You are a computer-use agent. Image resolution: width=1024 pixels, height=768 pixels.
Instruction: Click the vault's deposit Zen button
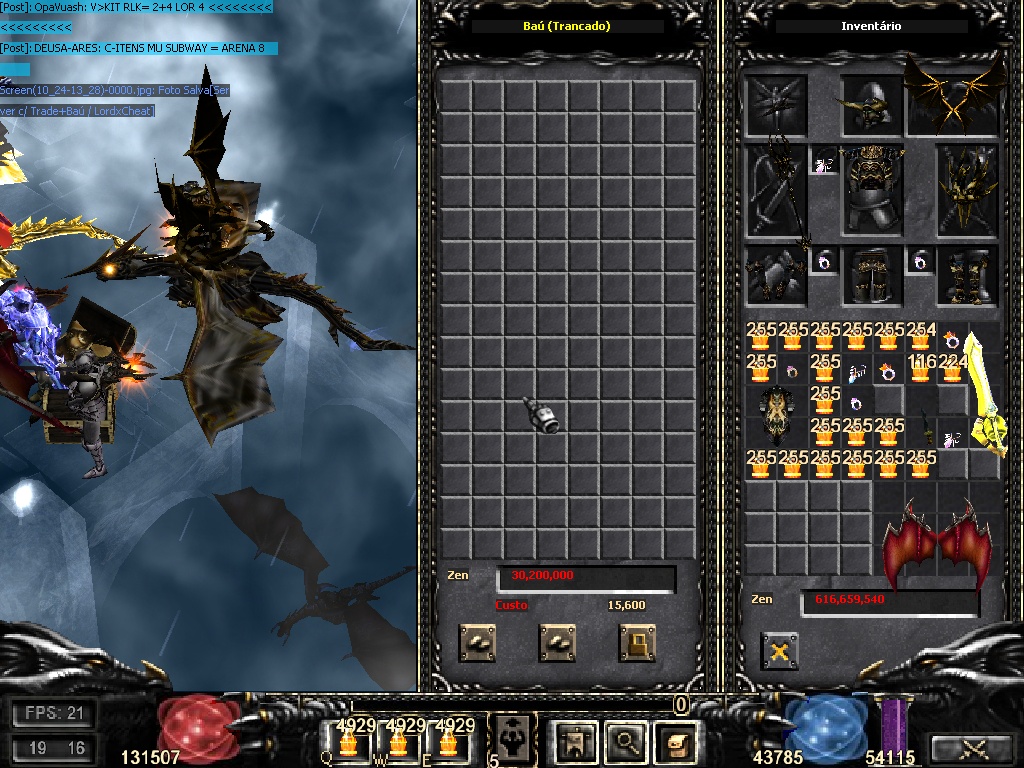tap(477, 643)
